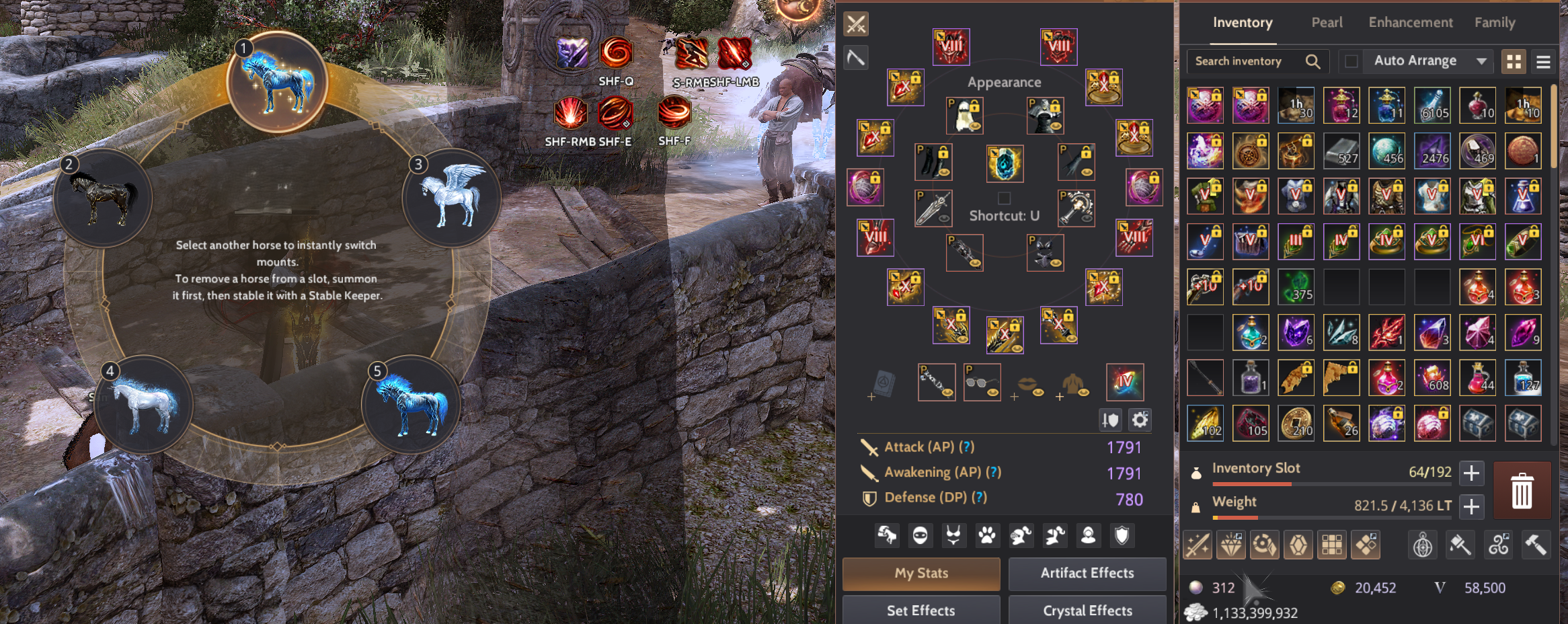Select the mount tab icon in Appearance panel
The height and width of the screenshot is (624, 1568).
(886, 535)
